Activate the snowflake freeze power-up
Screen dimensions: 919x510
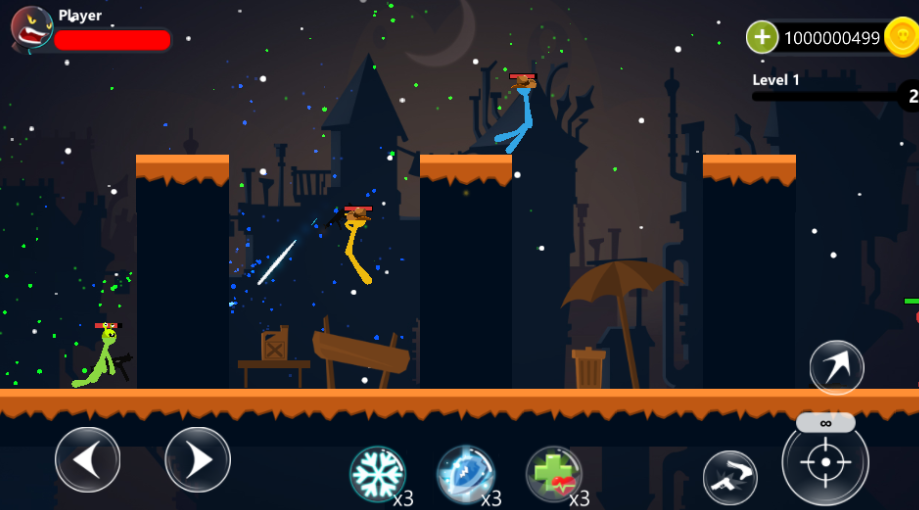377,473
